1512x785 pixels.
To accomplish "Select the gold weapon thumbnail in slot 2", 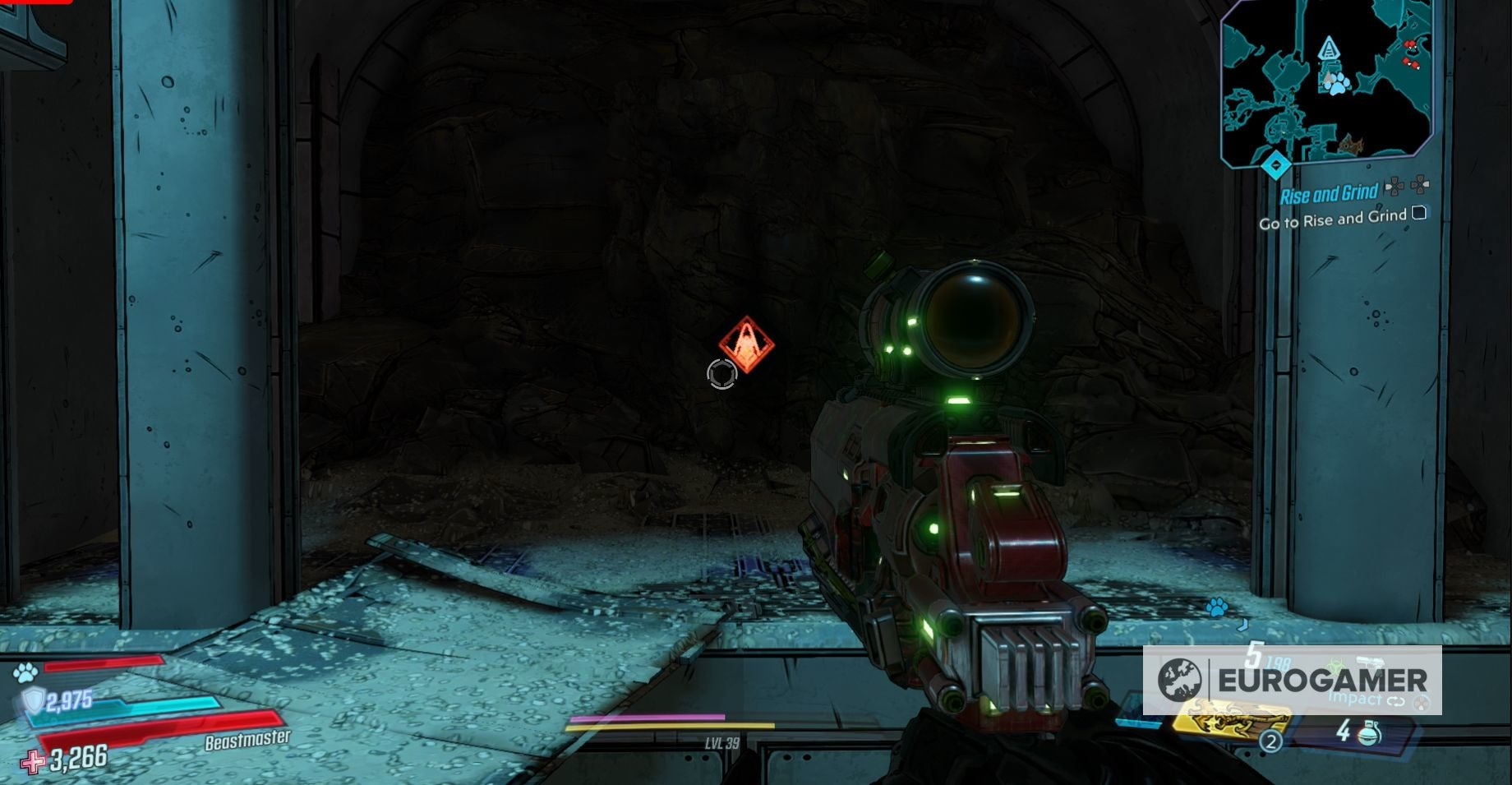I will pyautogui.click(x=1226, y=722).
